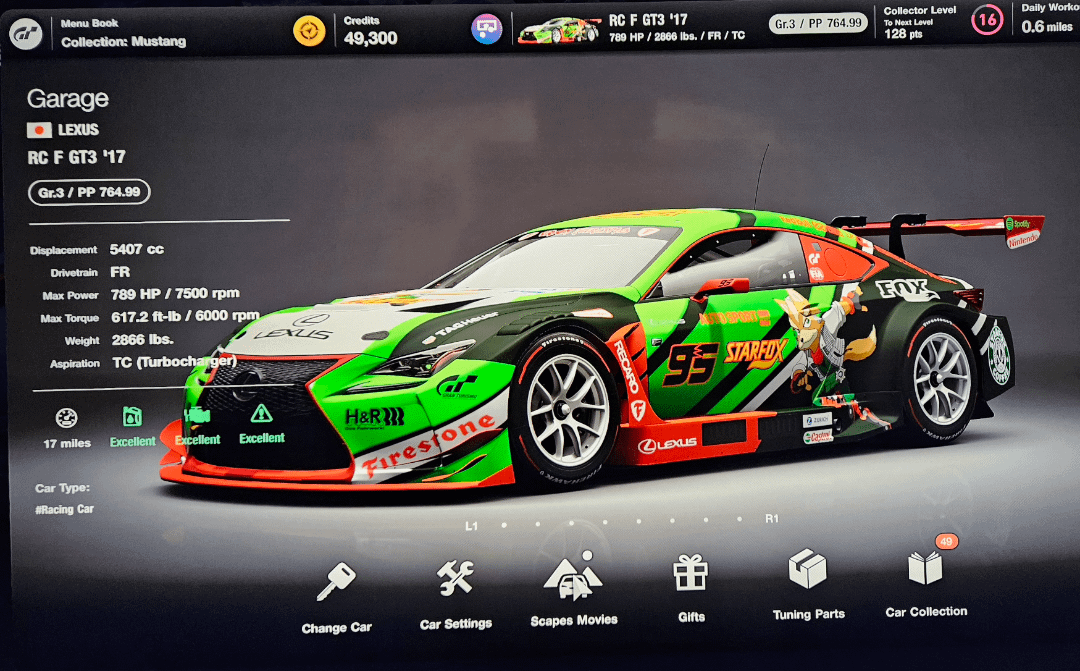The height and width of the screenshot is (671, 1080).
Task: Click the #Racing Car tag
Action: [66, 509]
